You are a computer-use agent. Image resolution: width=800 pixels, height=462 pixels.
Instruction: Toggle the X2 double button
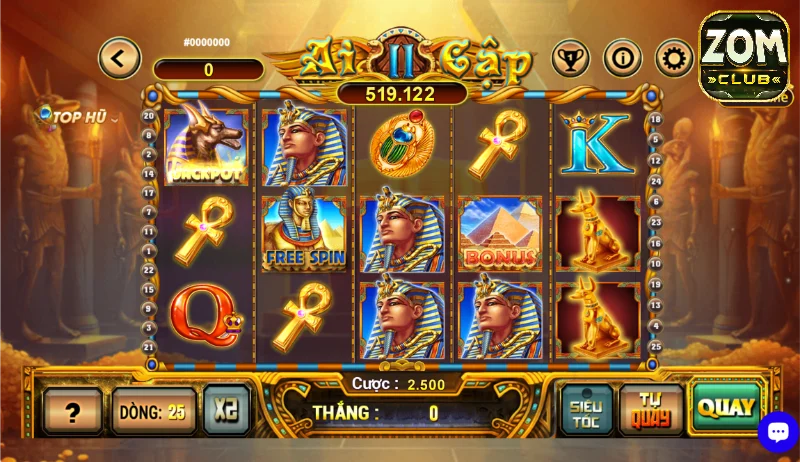click(x=226, y=410)
